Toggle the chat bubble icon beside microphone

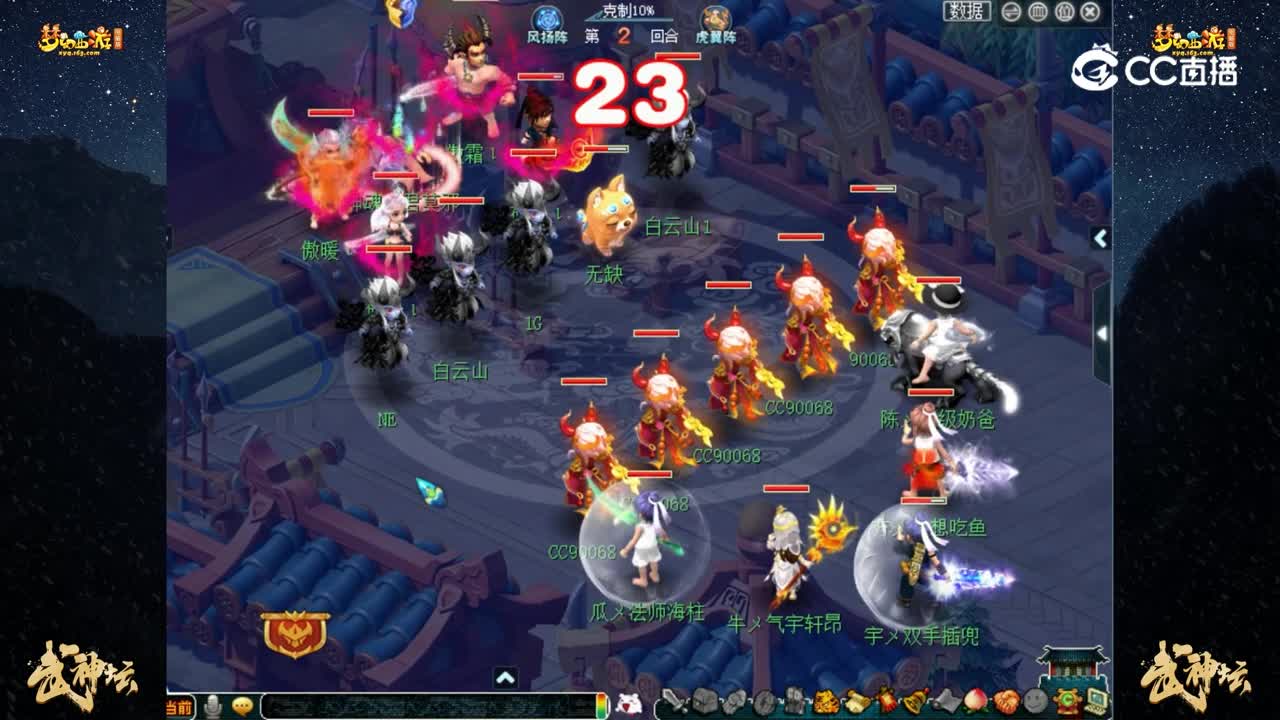(x=245, y=704)
